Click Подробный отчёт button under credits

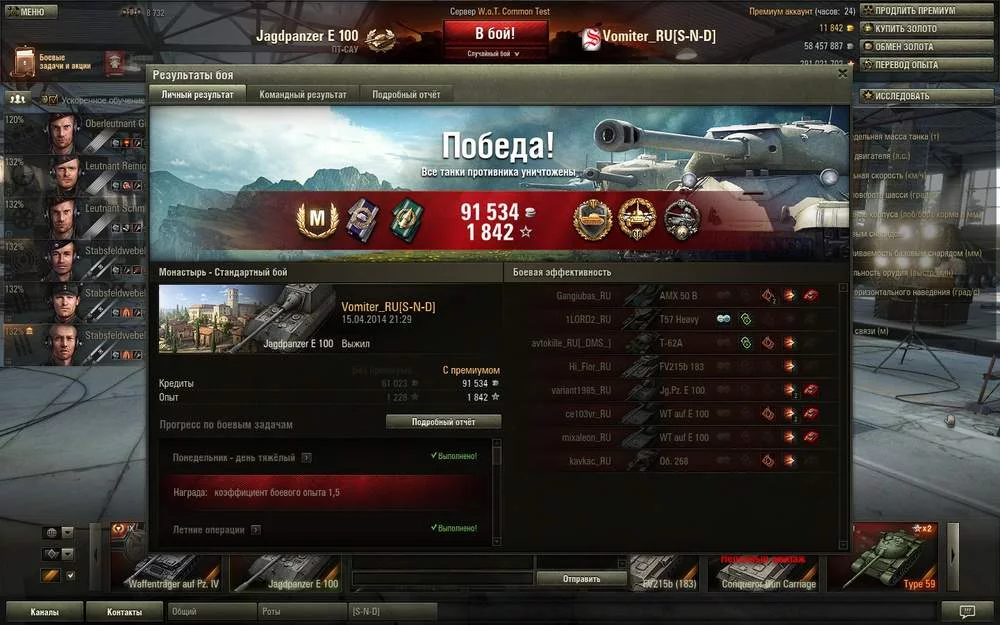pyautogui.click(x=443, y=422)
